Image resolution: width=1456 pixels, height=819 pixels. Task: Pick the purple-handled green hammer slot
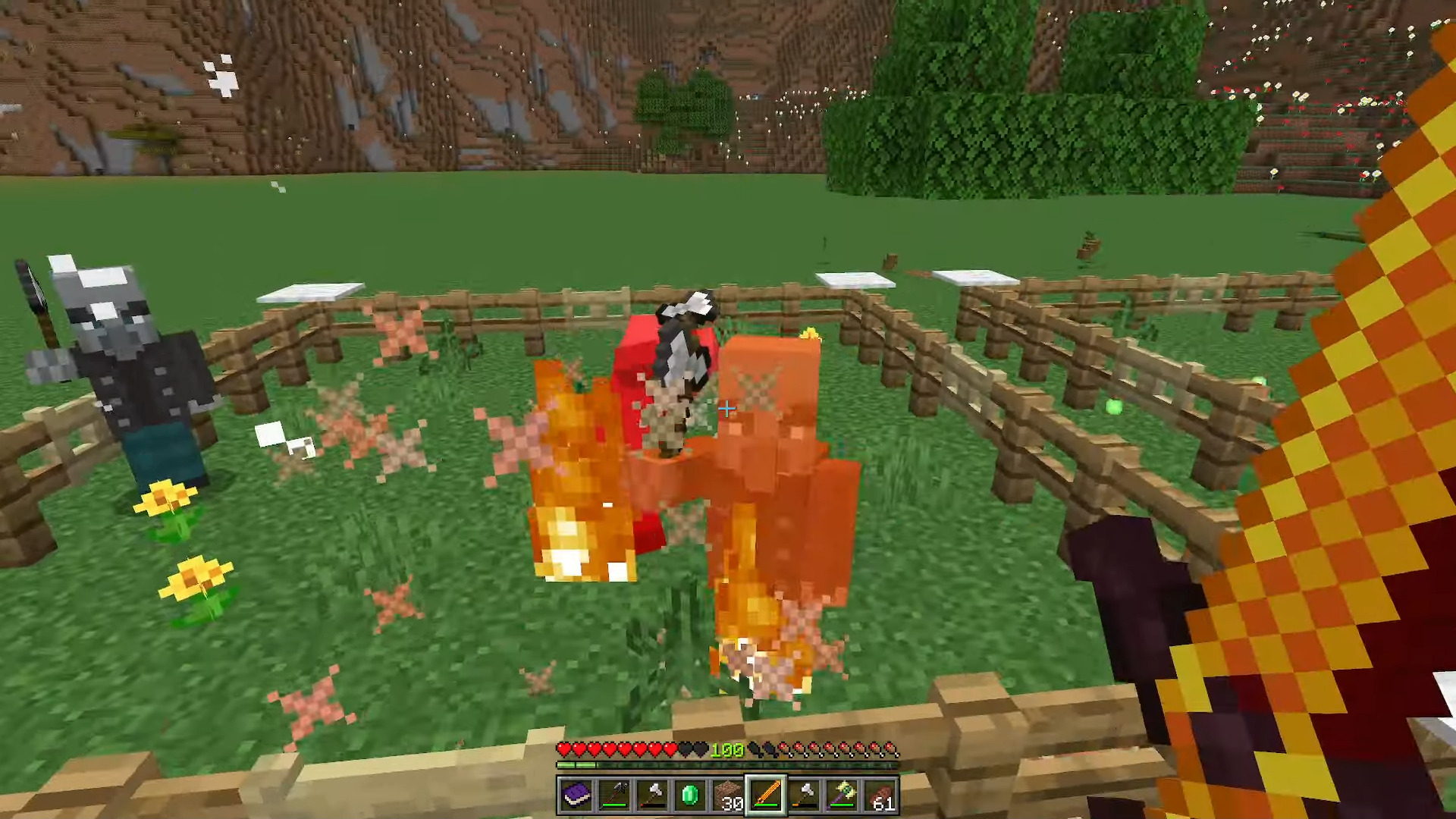(843, 795)
